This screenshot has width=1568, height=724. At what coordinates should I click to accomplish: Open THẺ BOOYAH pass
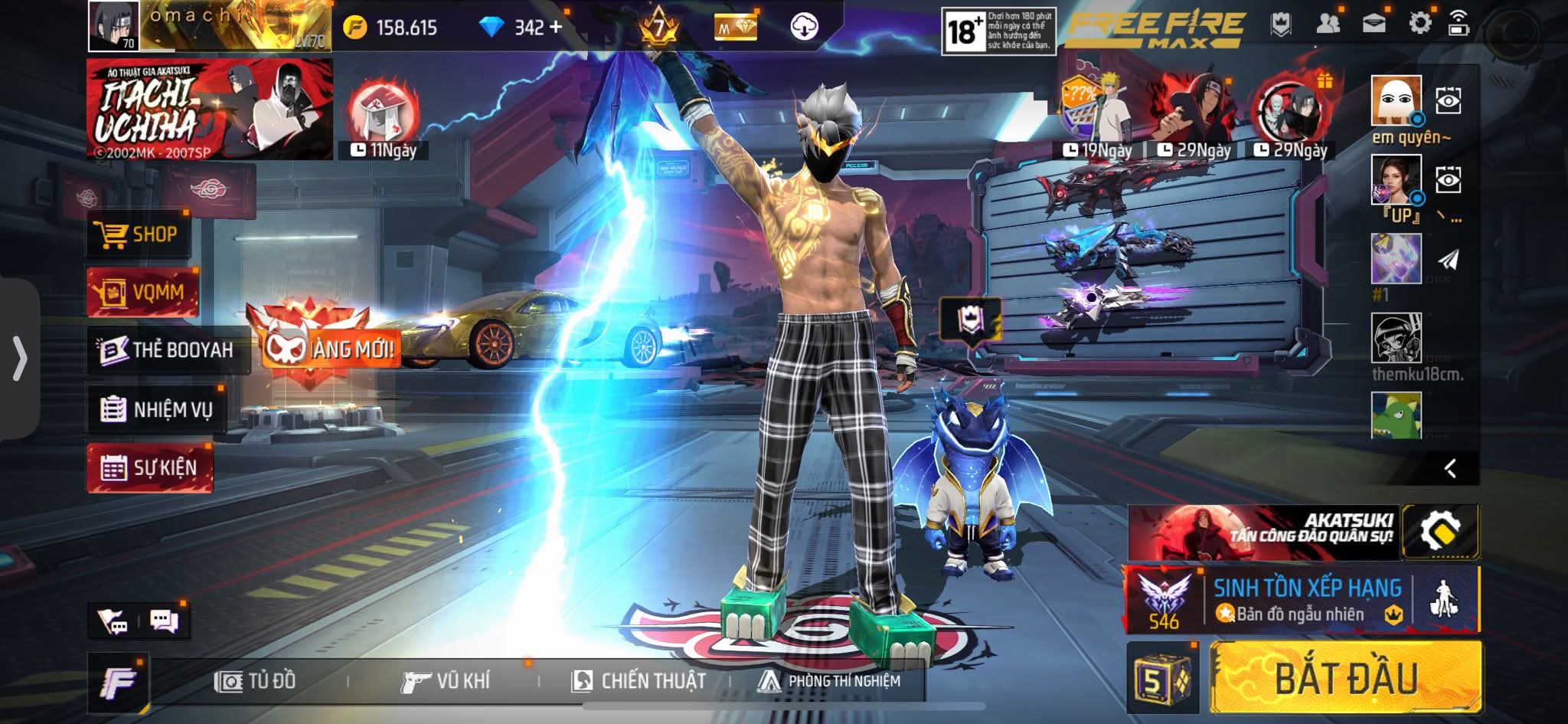point(168,350)
